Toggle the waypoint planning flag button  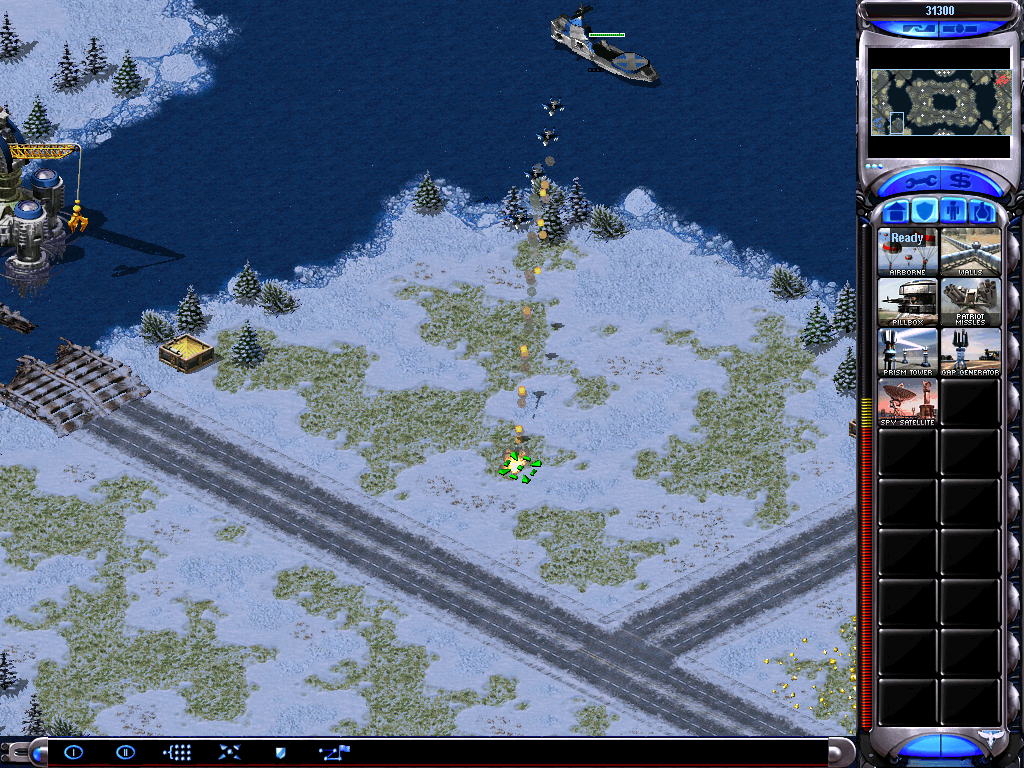(x=333, y=752)
